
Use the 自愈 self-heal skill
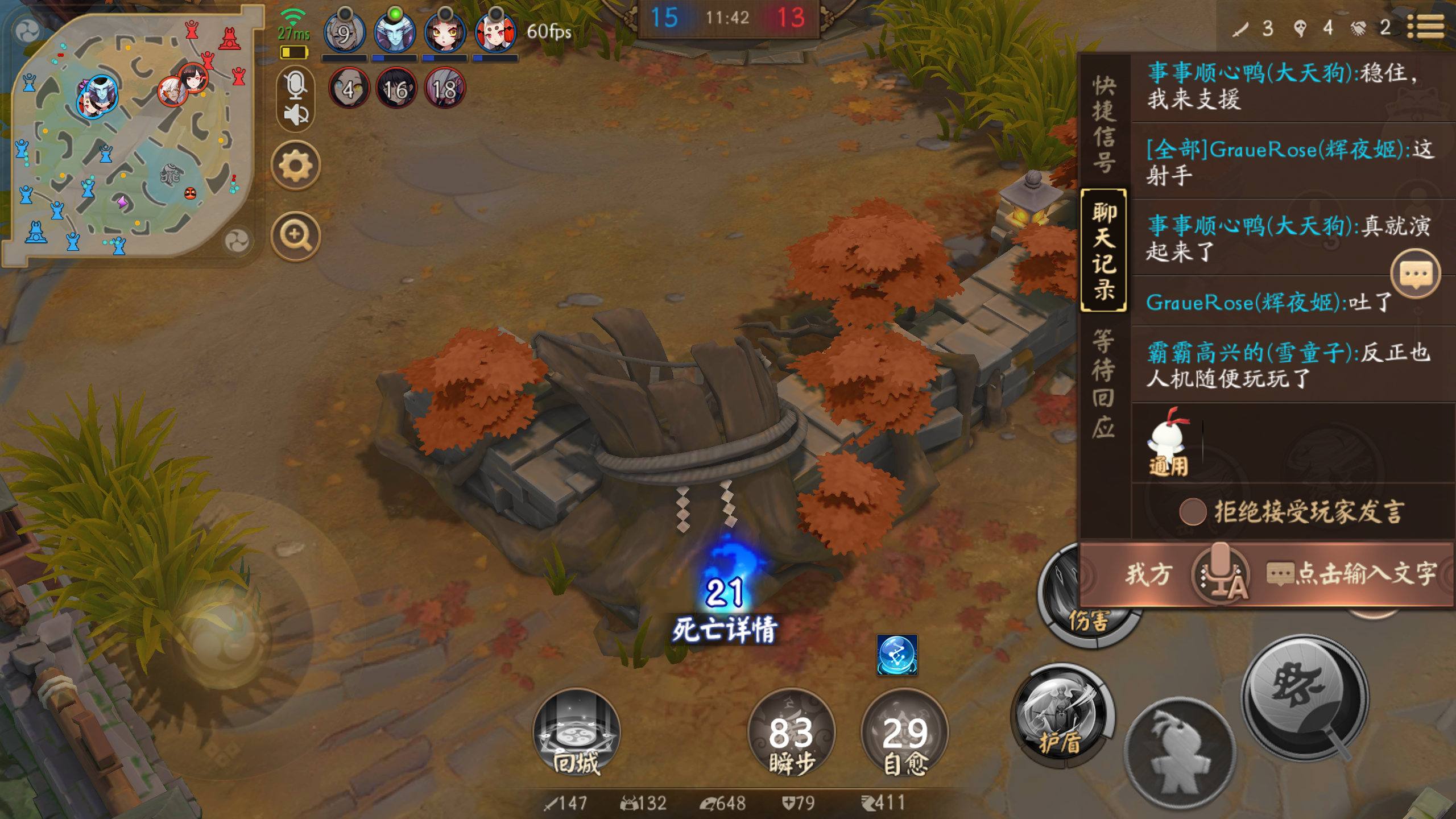[903, 735]
